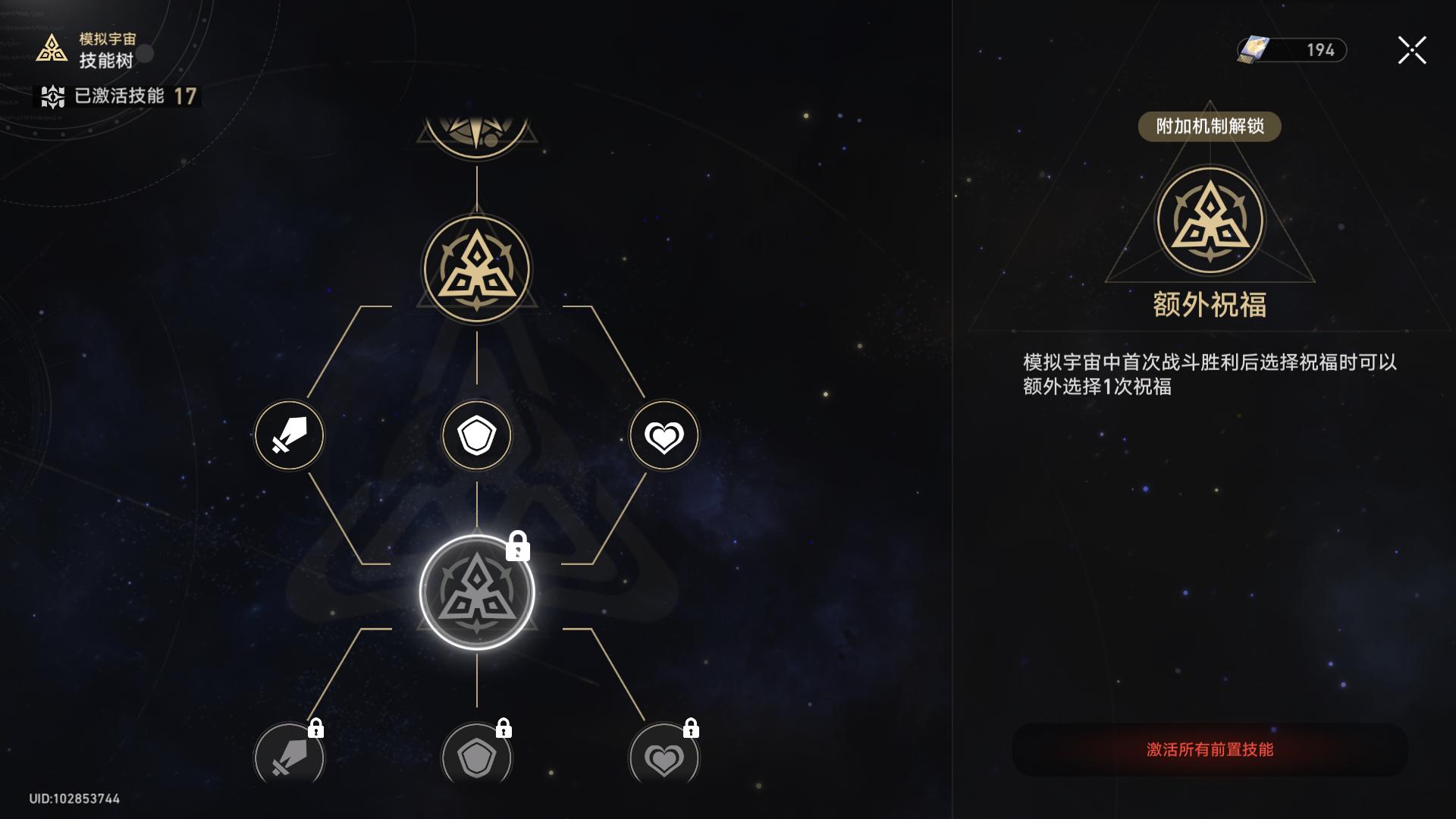Select the unlocked sword skill node

coord(289,436)
